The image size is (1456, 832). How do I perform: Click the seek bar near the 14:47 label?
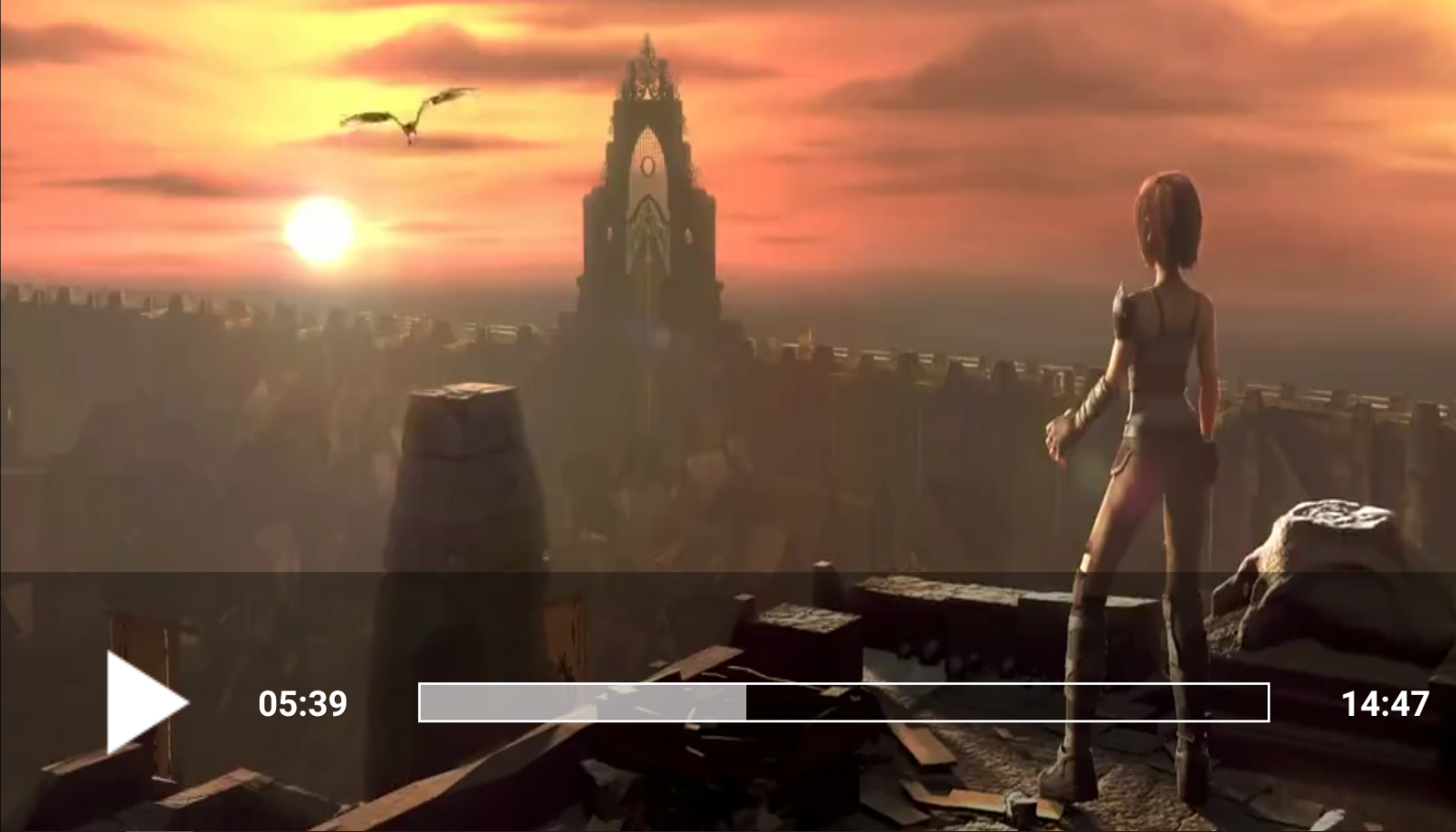pyautogui.click(x=1253, y=704)
